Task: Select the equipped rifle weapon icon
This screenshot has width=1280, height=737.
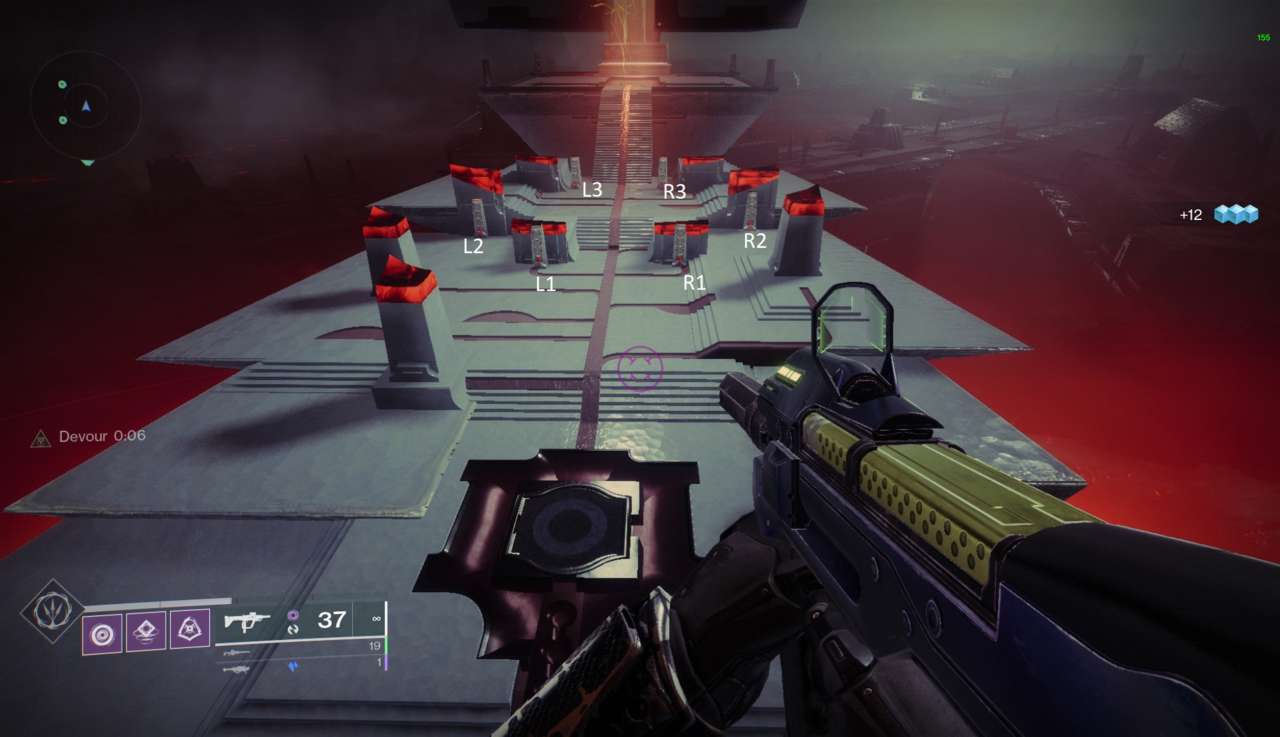Action: point(247,621)
